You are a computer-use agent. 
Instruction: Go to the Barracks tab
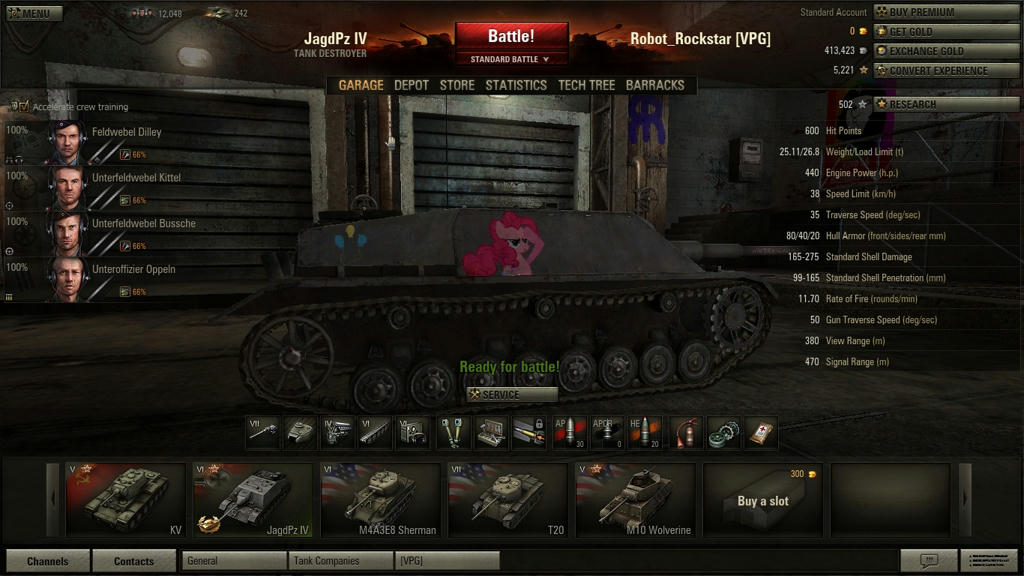pyautogui.click(x=655, y=85)
